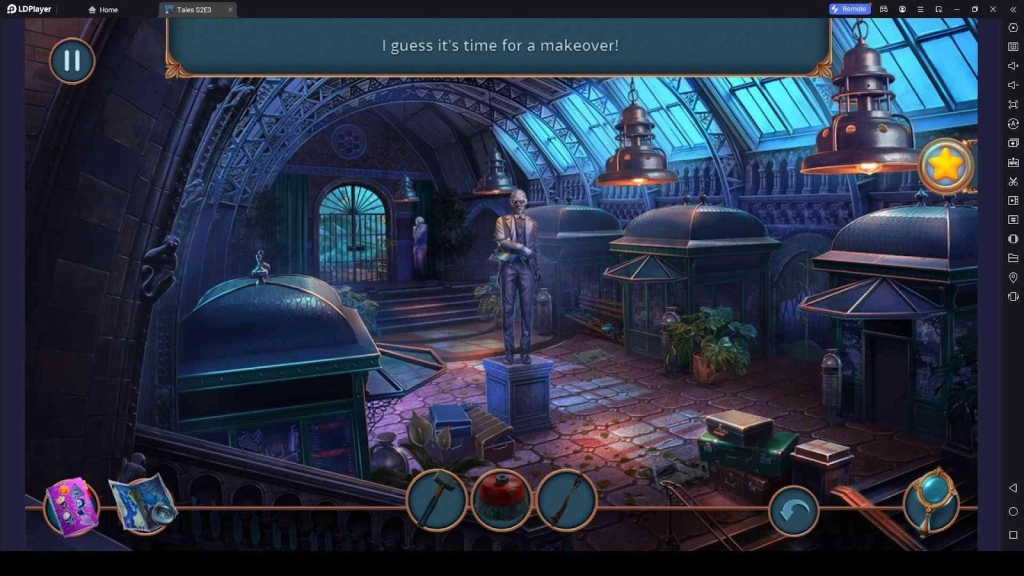Pause the game with the pause button

tap(72, 61)
